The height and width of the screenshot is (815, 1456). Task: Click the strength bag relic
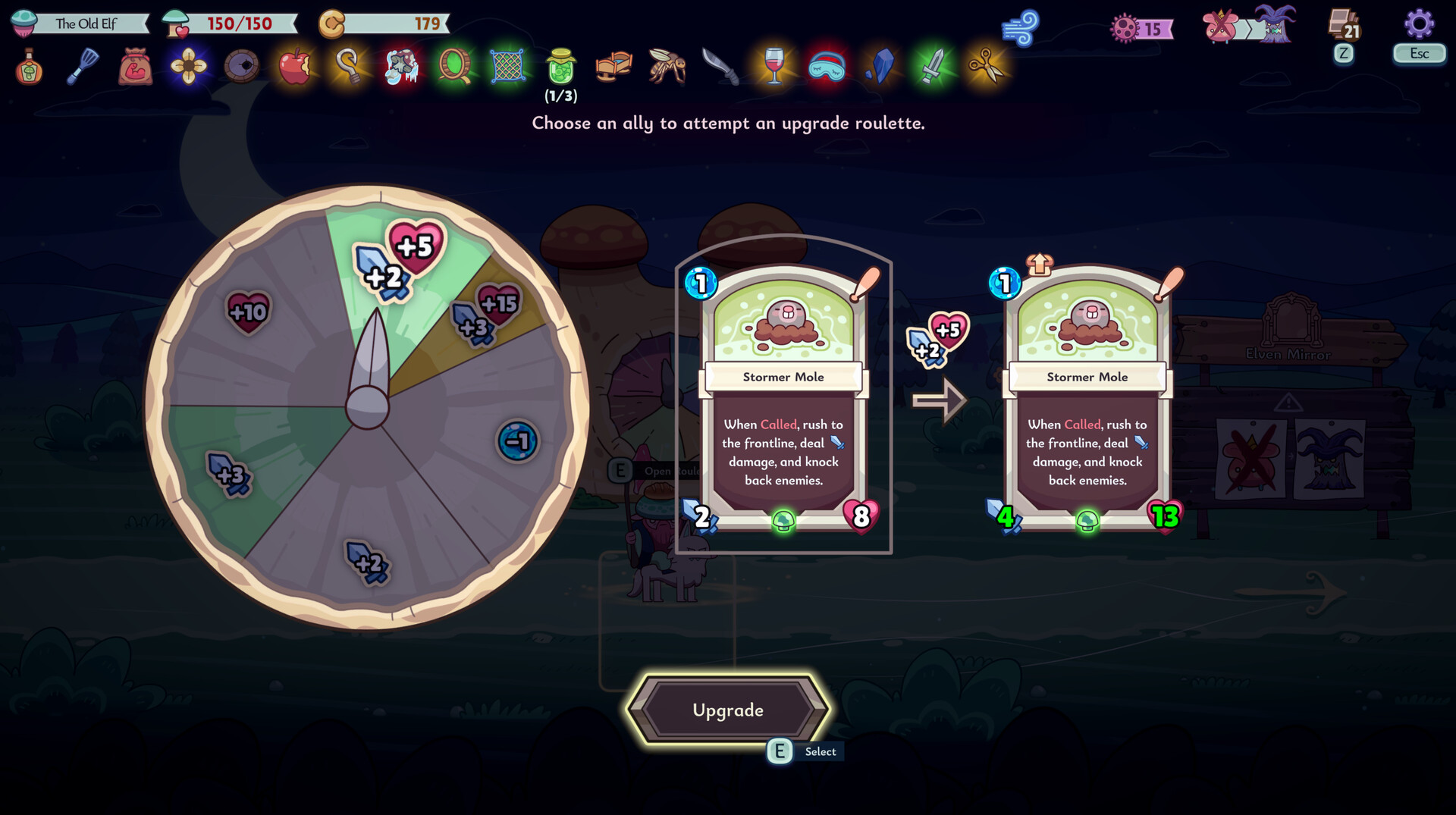point(136,67)
